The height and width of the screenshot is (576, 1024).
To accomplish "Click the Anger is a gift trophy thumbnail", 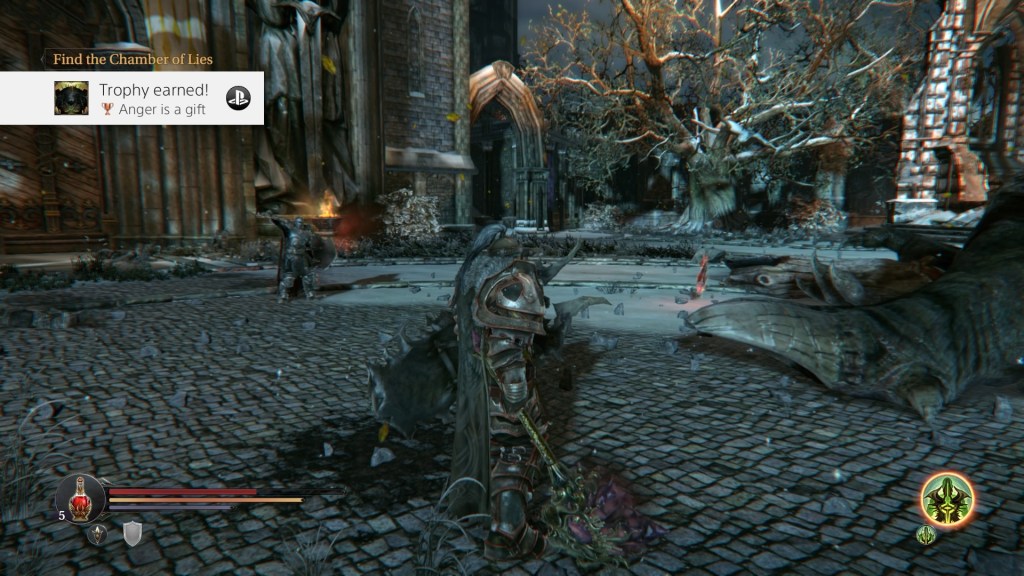I will click(71, 98).
